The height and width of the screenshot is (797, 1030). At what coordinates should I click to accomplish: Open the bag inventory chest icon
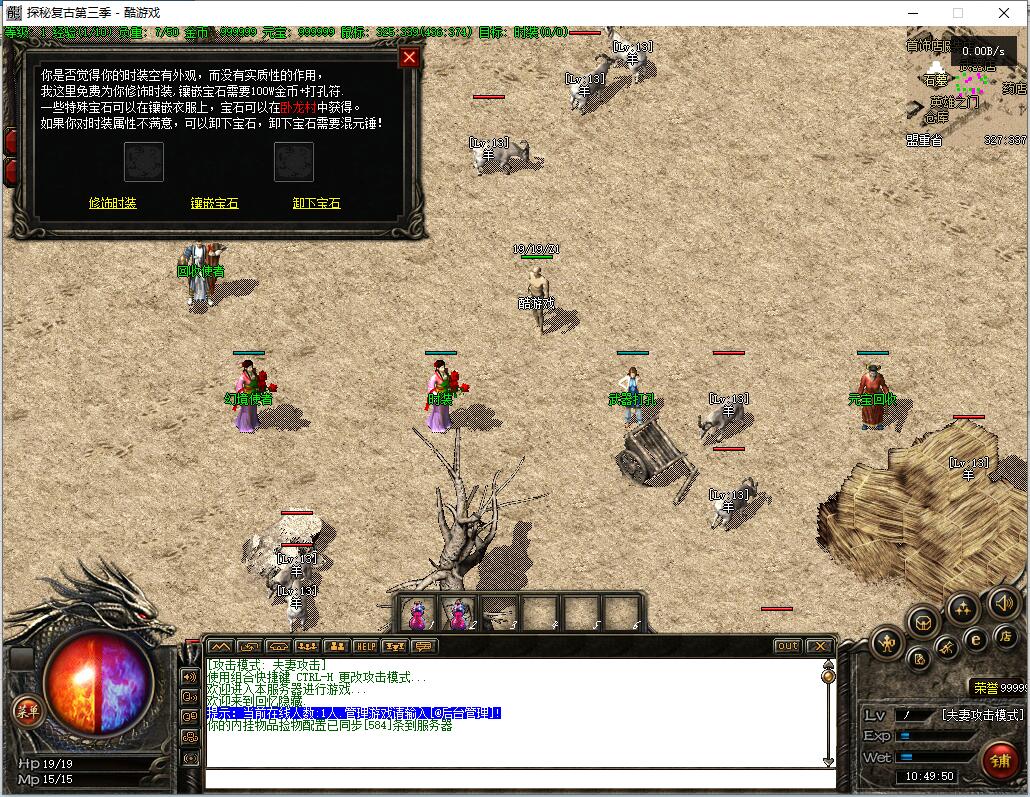coord(922,622)
